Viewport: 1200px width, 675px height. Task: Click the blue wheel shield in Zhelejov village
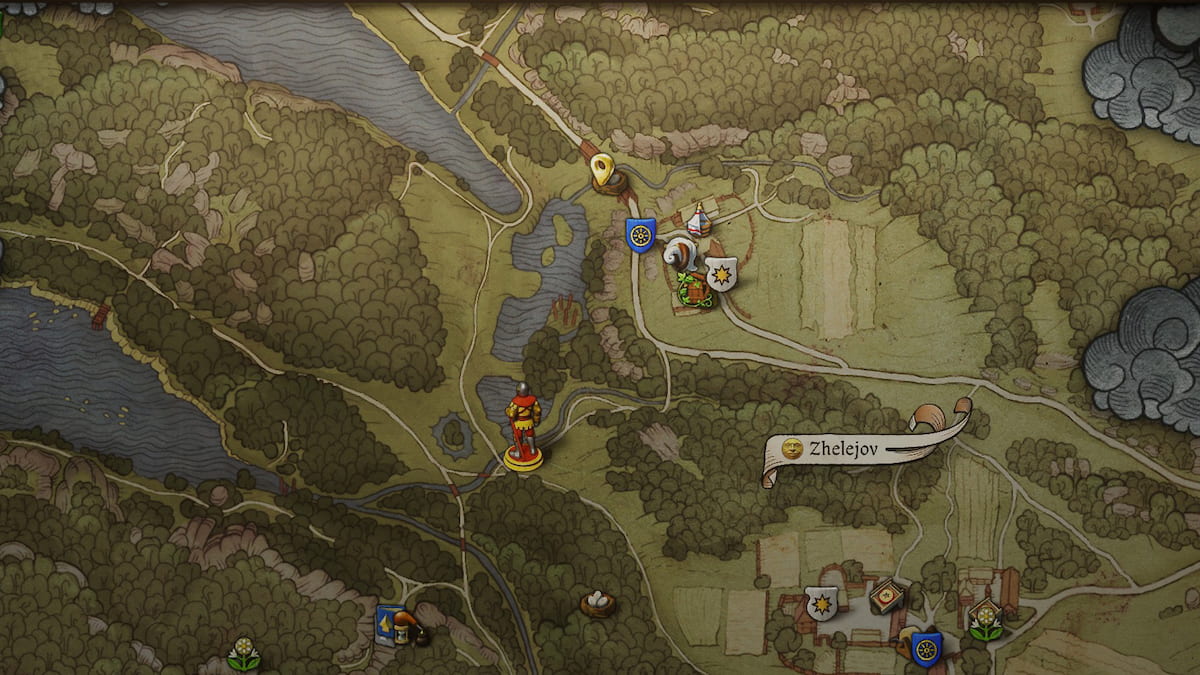(x=926, y=648)
